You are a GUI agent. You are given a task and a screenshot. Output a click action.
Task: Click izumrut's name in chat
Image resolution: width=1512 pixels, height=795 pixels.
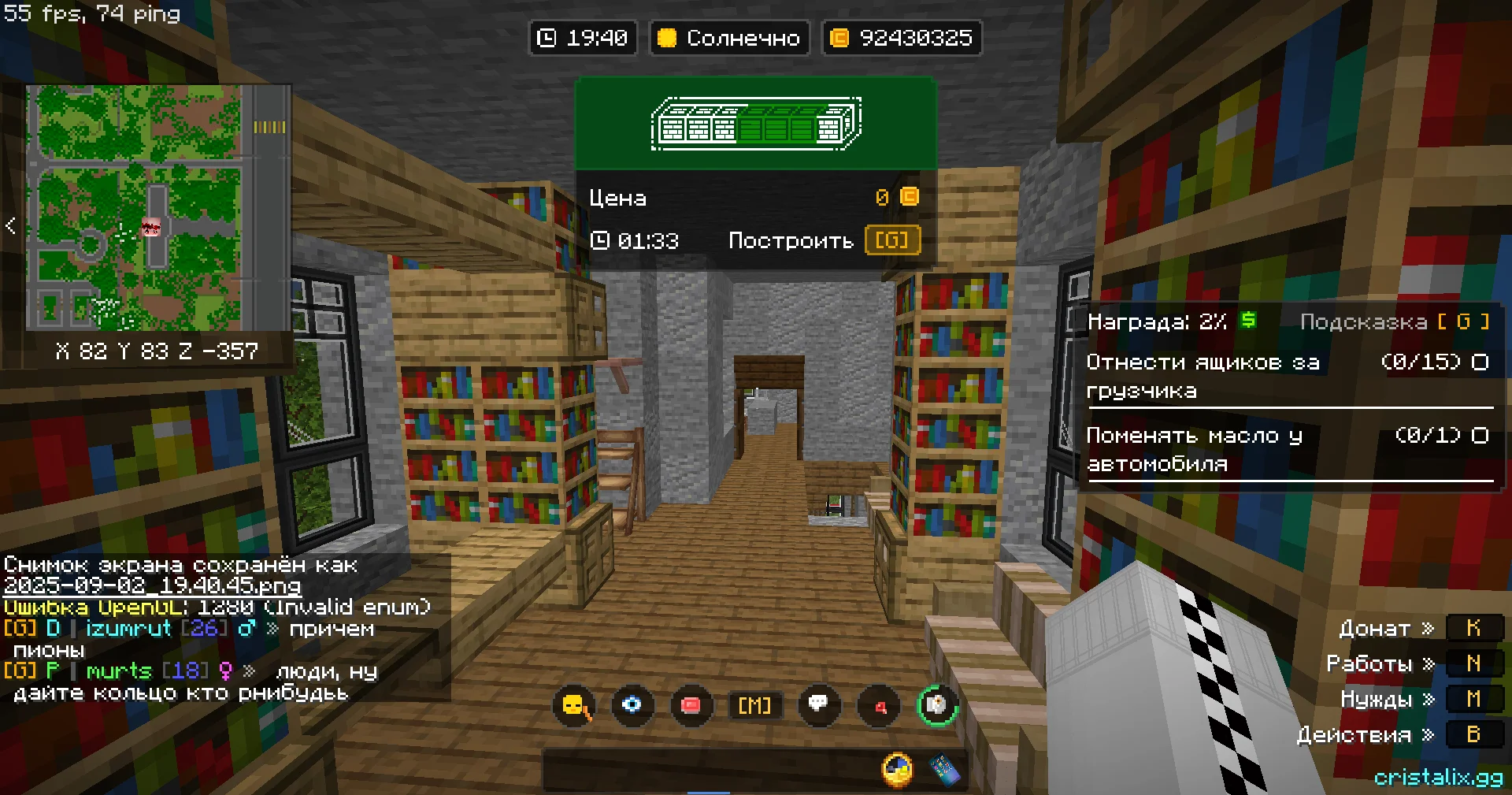[x=128, y=629]
